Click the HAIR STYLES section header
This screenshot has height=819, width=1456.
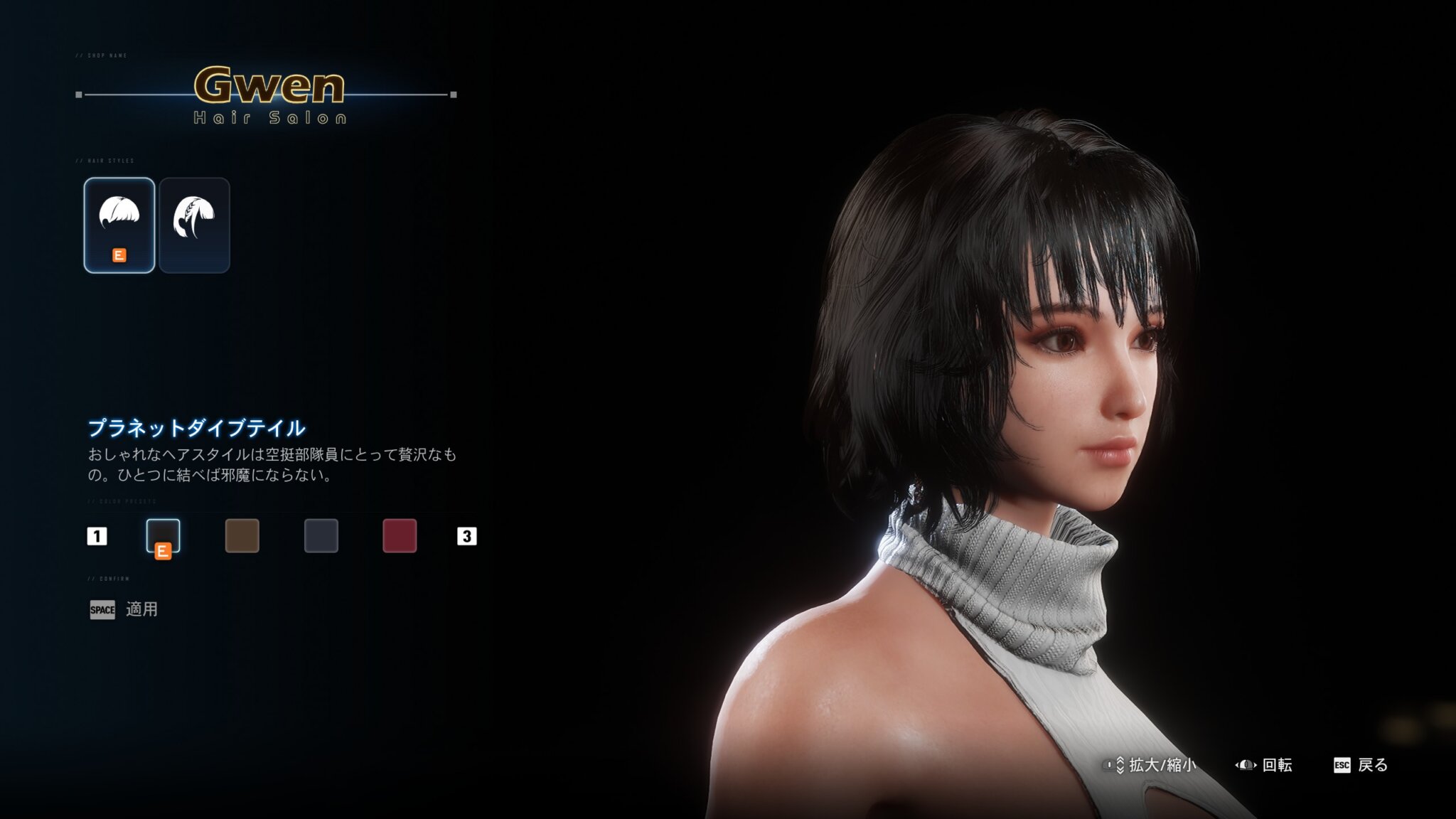[107, 161]
